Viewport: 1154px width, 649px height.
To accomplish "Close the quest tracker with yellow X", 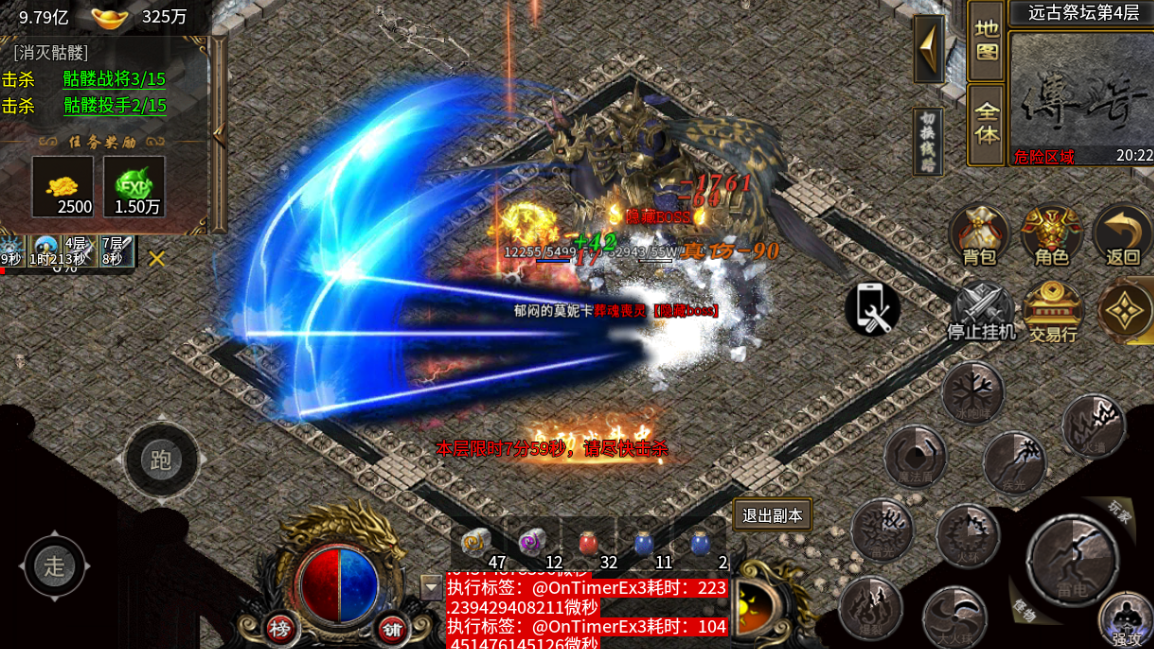I will click(x=157, y=259).
